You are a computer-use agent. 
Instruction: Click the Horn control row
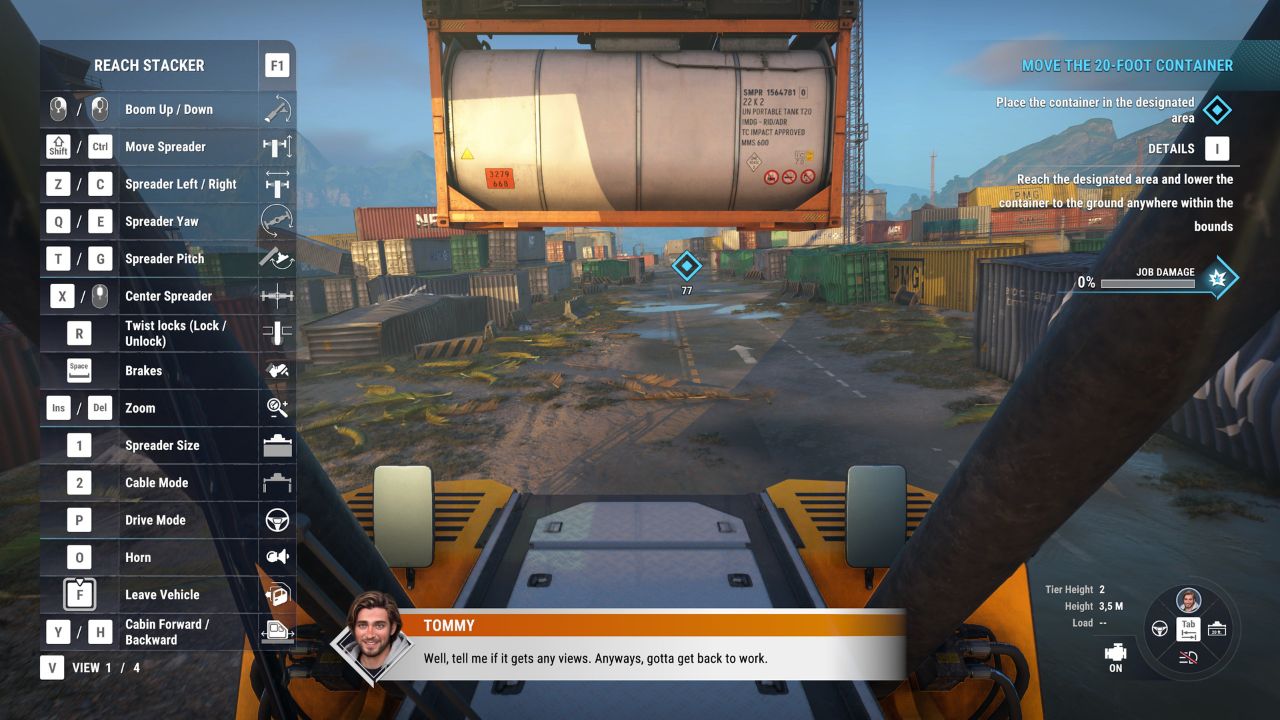(168, 557)
